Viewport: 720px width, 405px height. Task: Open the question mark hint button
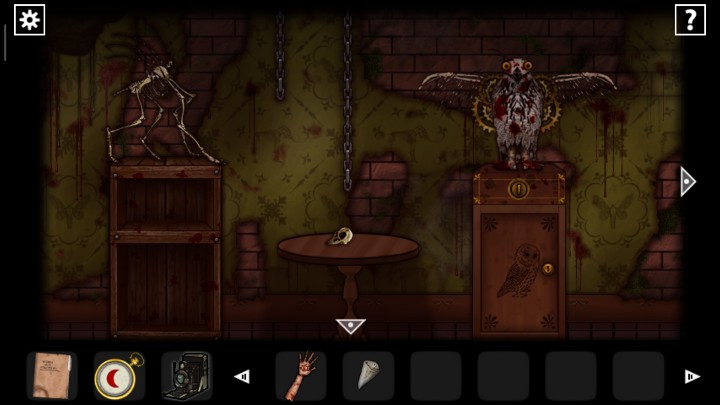coord(690,19)
